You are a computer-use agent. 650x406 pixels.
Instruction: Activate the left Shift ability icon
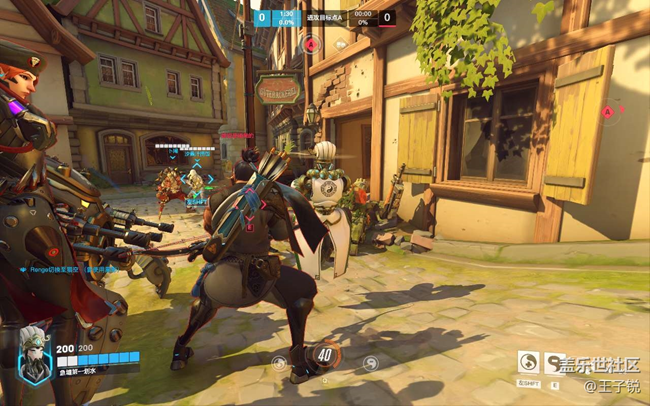[528, 361]
